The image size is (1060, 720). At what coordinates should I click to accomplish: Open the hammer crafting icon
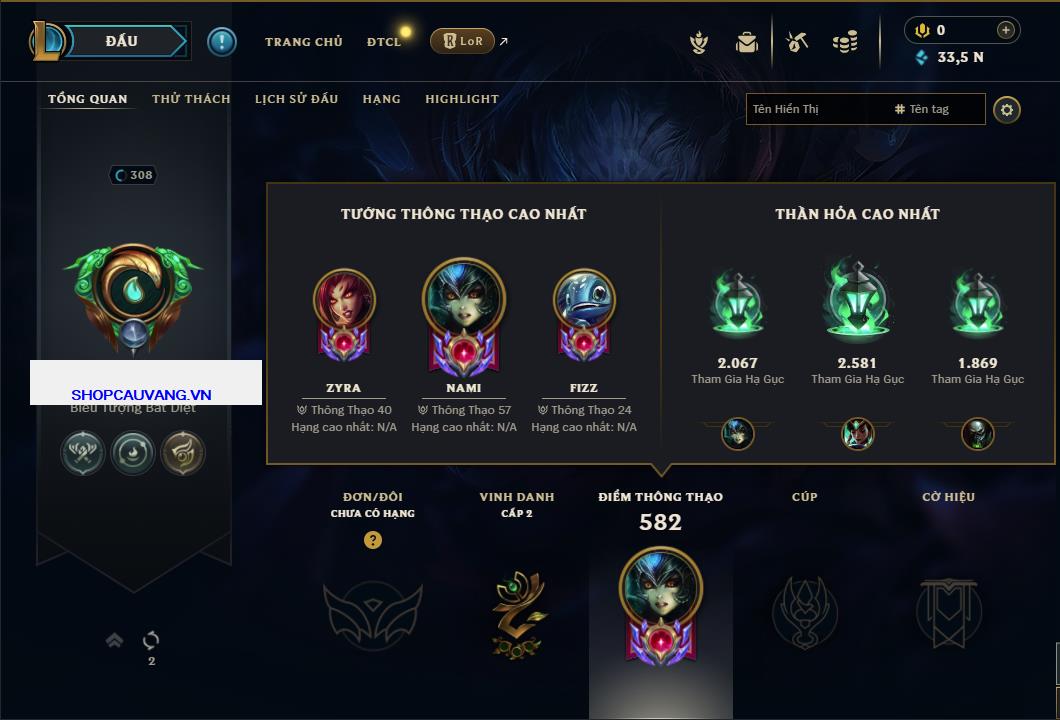[x=797, y=42]
